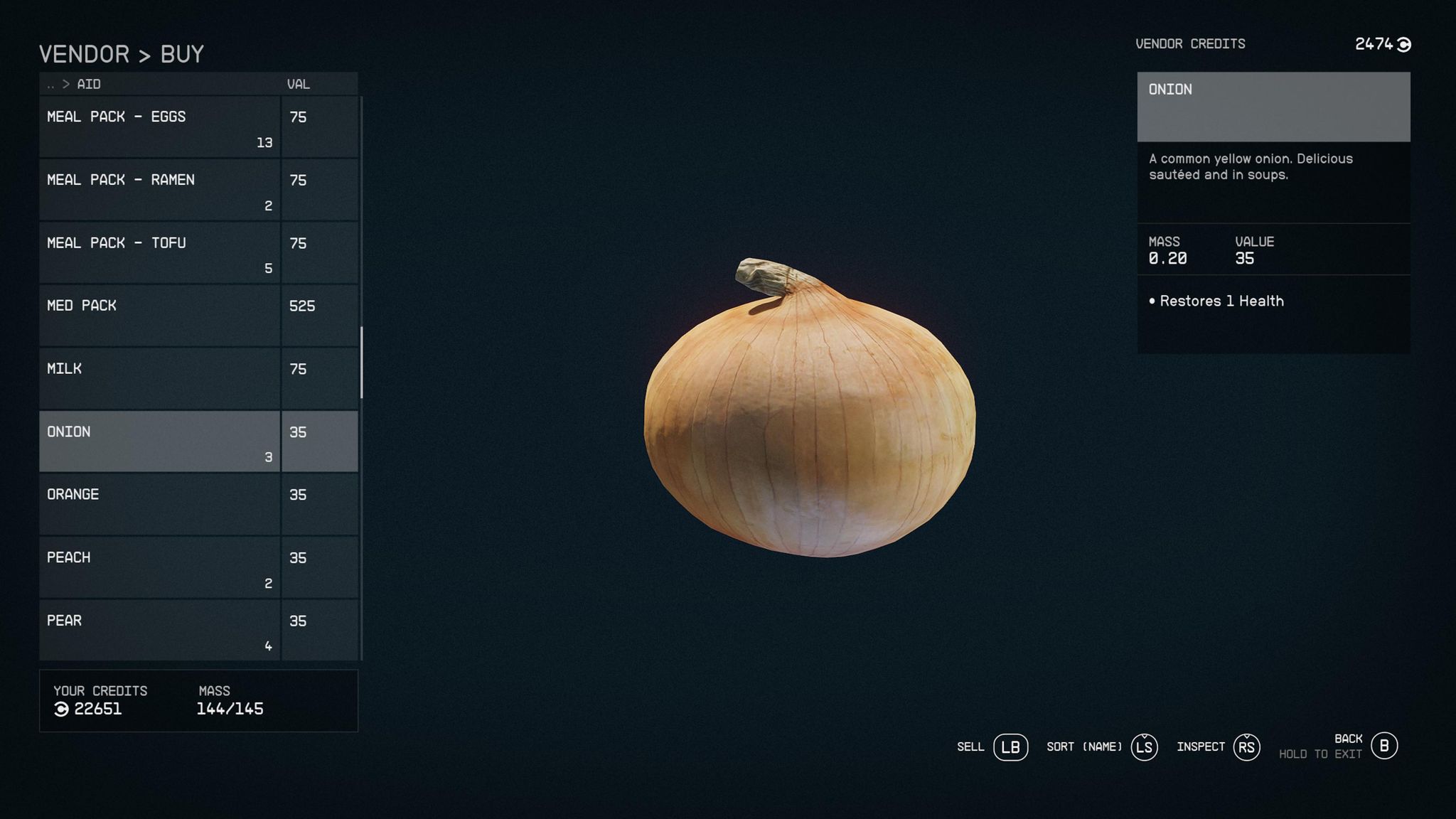Select the Med Pack list entry
The width and height of the screenshot is (1456, 819).
(x=159, y=314)
